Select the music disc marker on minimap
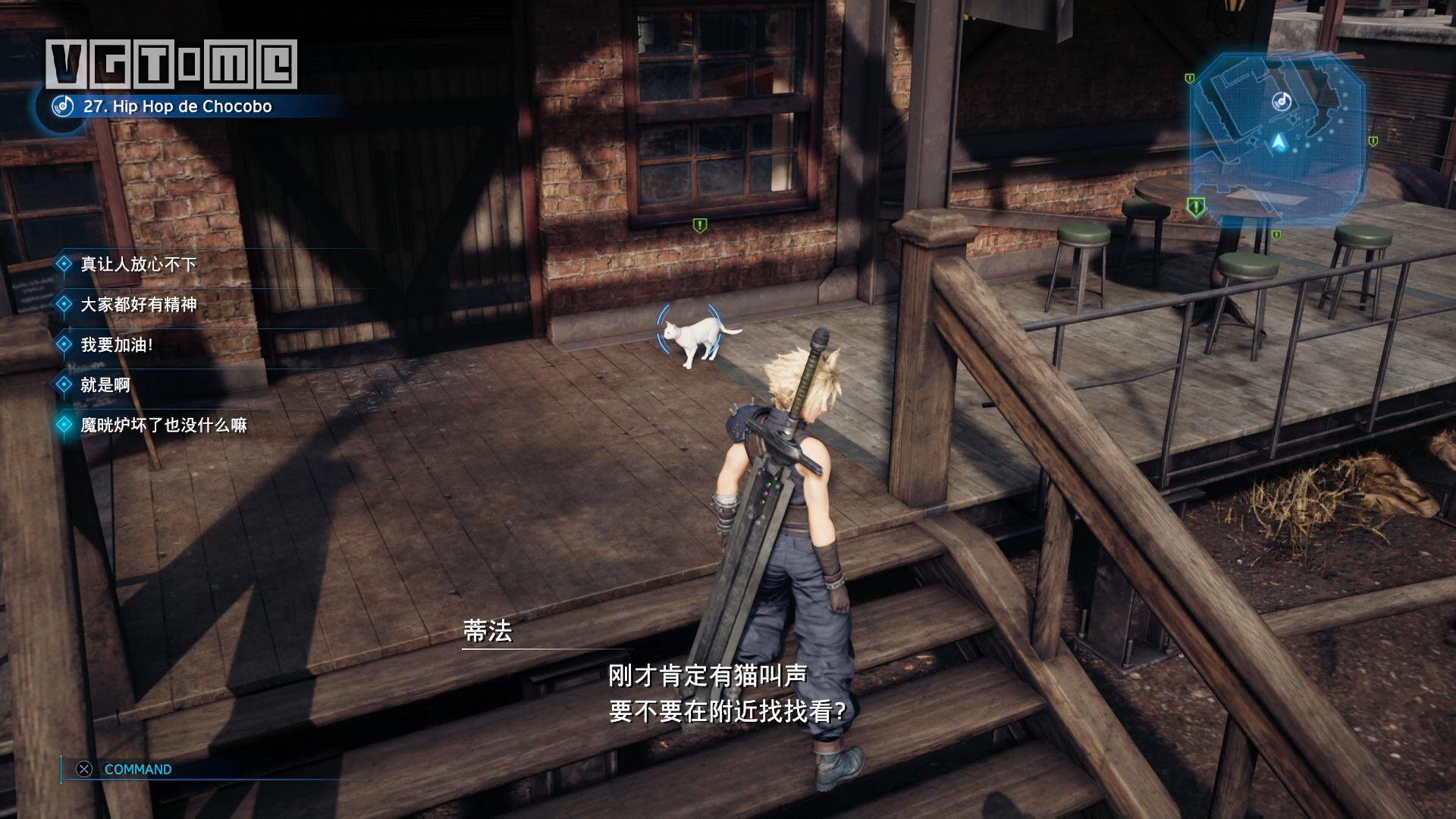 pos(1281,101)
